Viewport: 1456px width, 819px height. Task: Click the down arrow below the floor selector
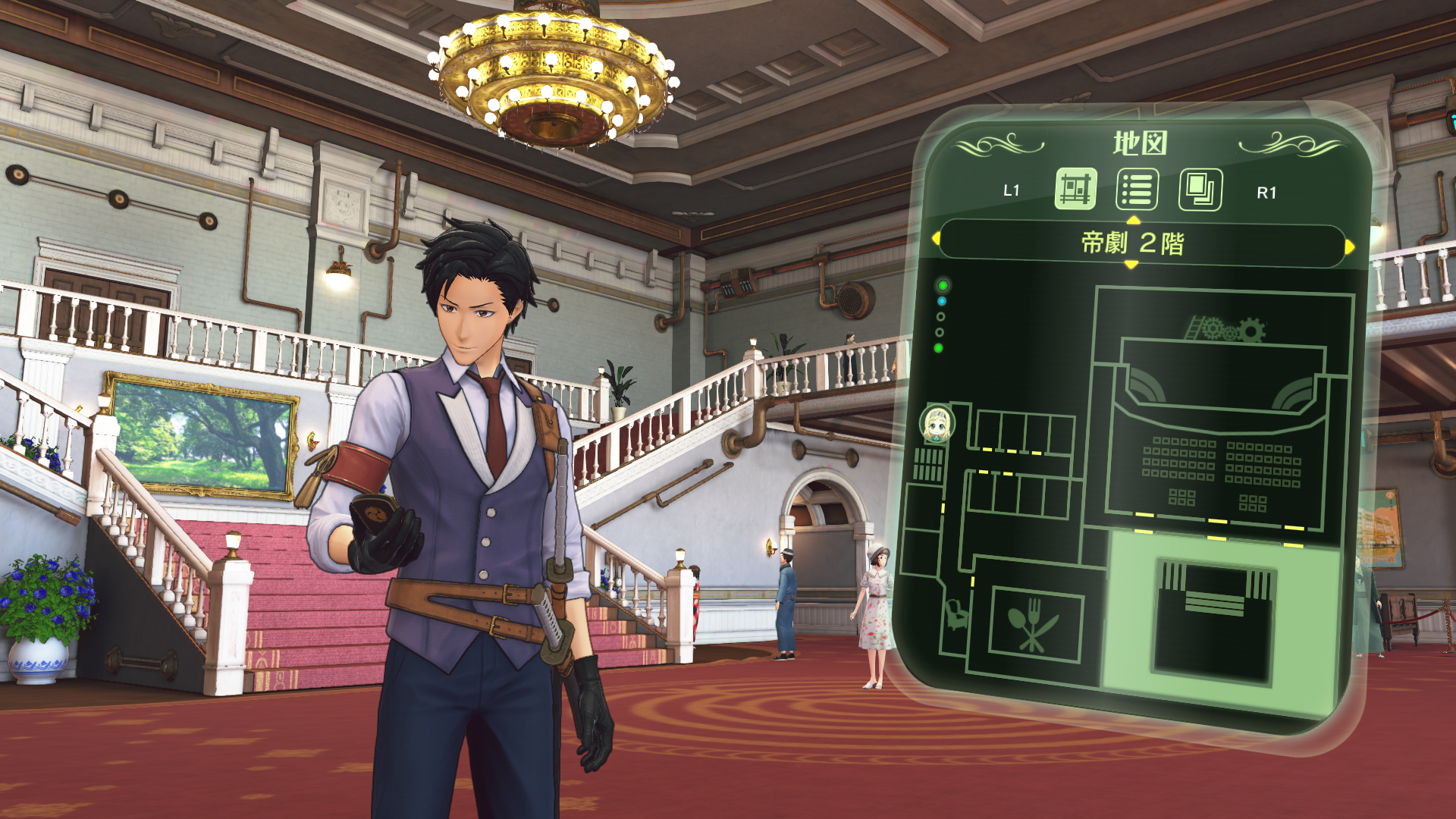click(x=1131, y=265)
